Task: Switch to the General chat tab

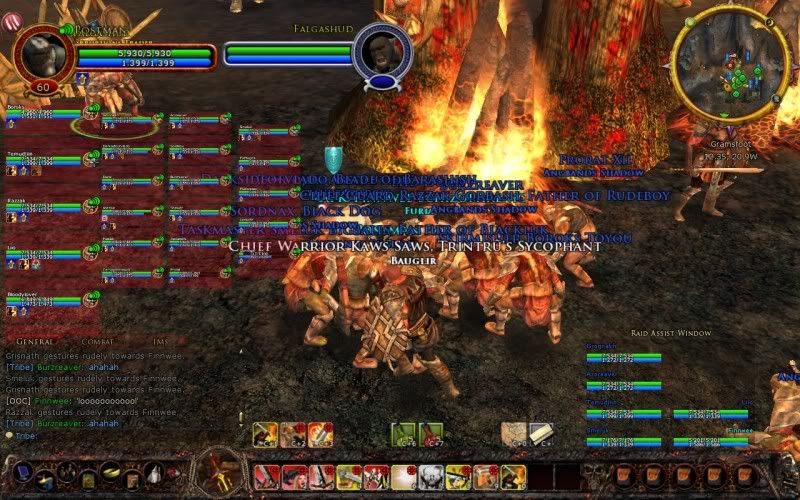Action: coord(35,342)
